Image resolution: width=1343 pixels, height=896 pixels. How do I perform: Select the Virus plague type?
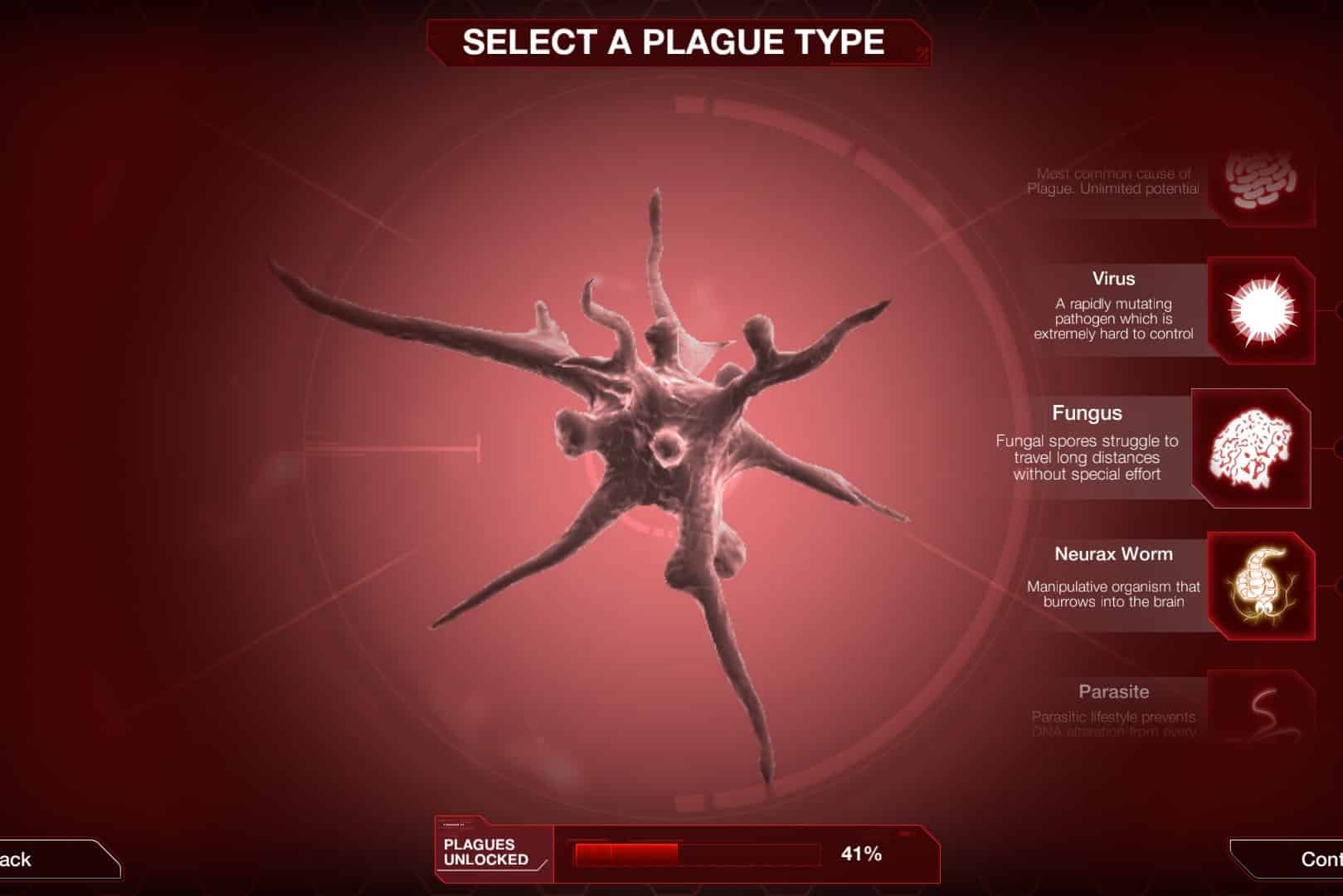[1260, 311]
